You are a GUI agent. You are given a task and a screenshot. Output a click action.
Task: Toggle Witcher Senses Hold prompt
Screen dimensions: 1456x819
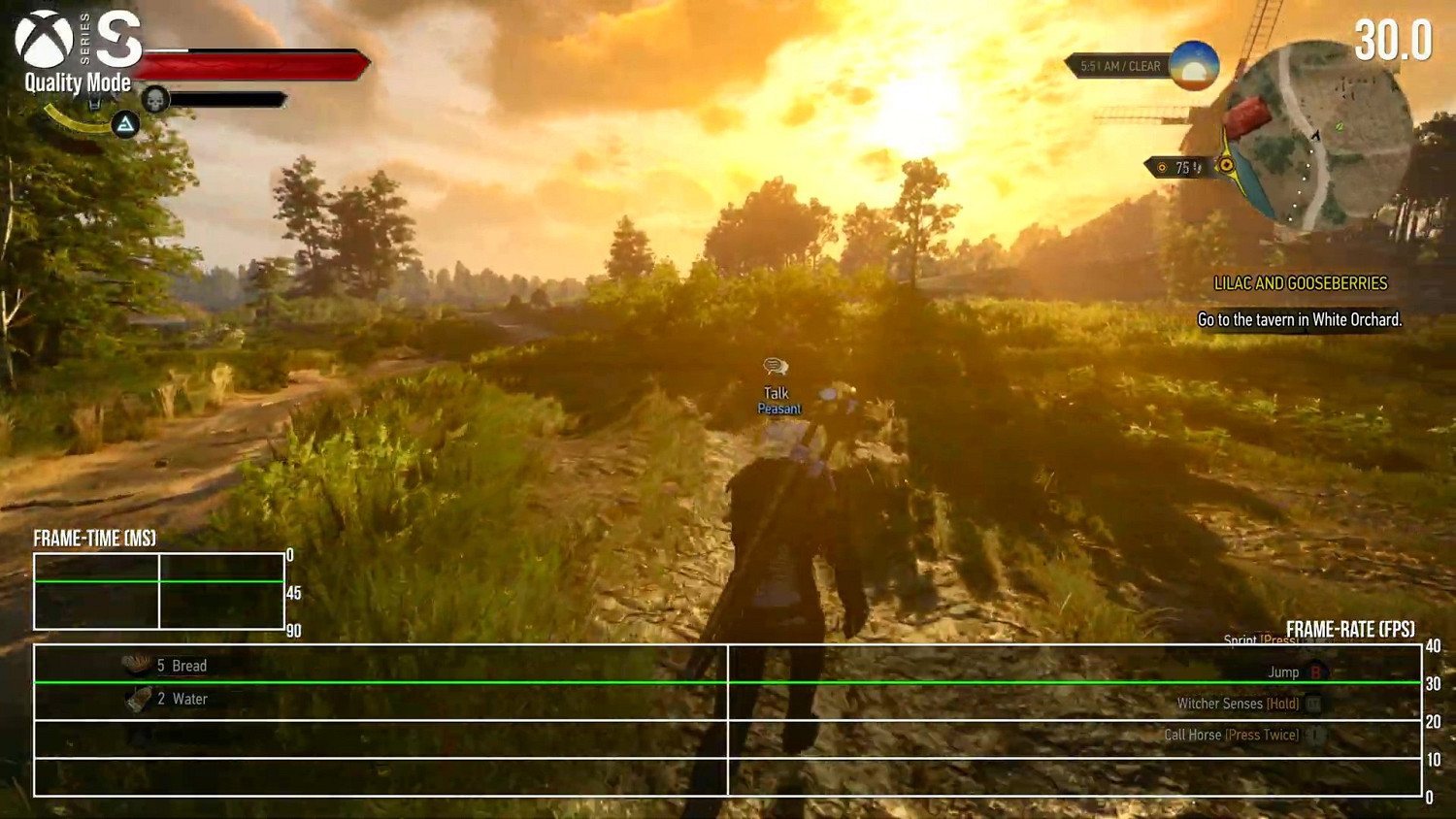1246,704
